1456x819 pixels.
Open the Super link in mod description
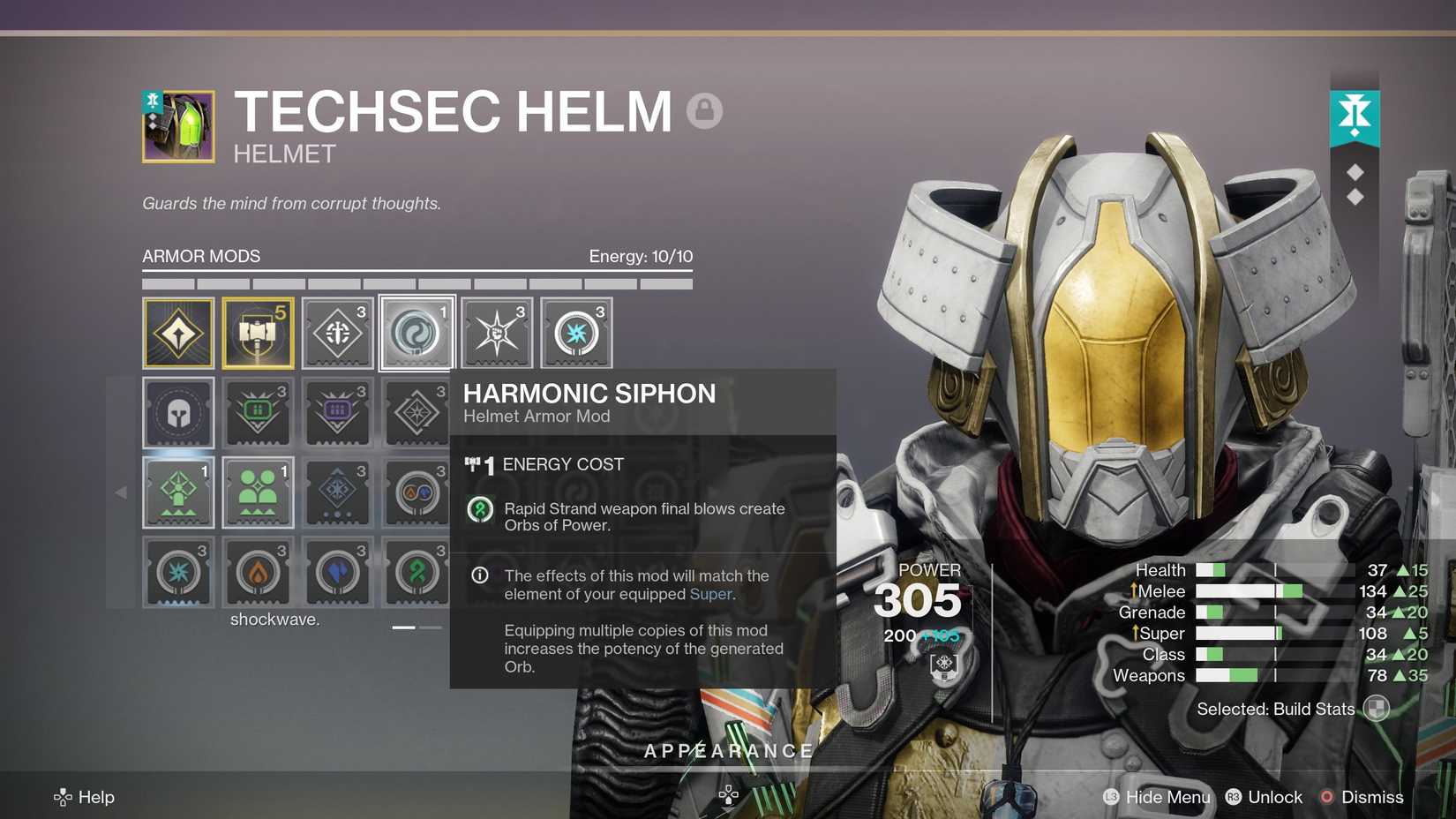tap(713, 594)
